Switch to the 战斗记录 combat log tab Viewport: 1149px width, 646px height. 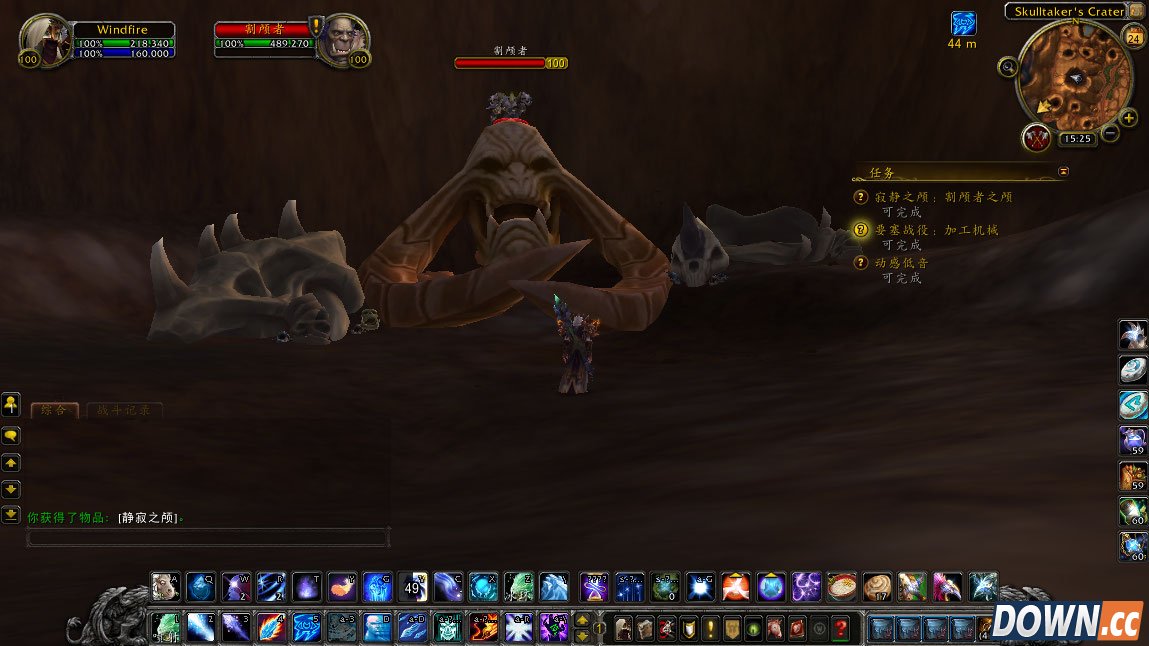point(124,410)
